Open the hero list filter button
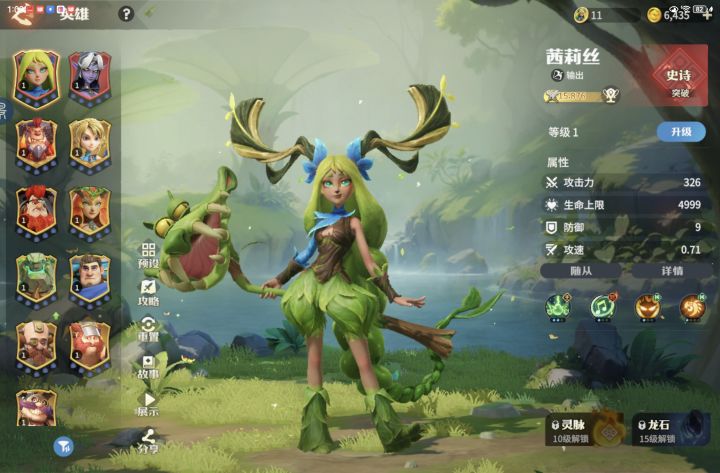Screen dimensions: 720x473 pyautogui.click(x=62, y=447)
